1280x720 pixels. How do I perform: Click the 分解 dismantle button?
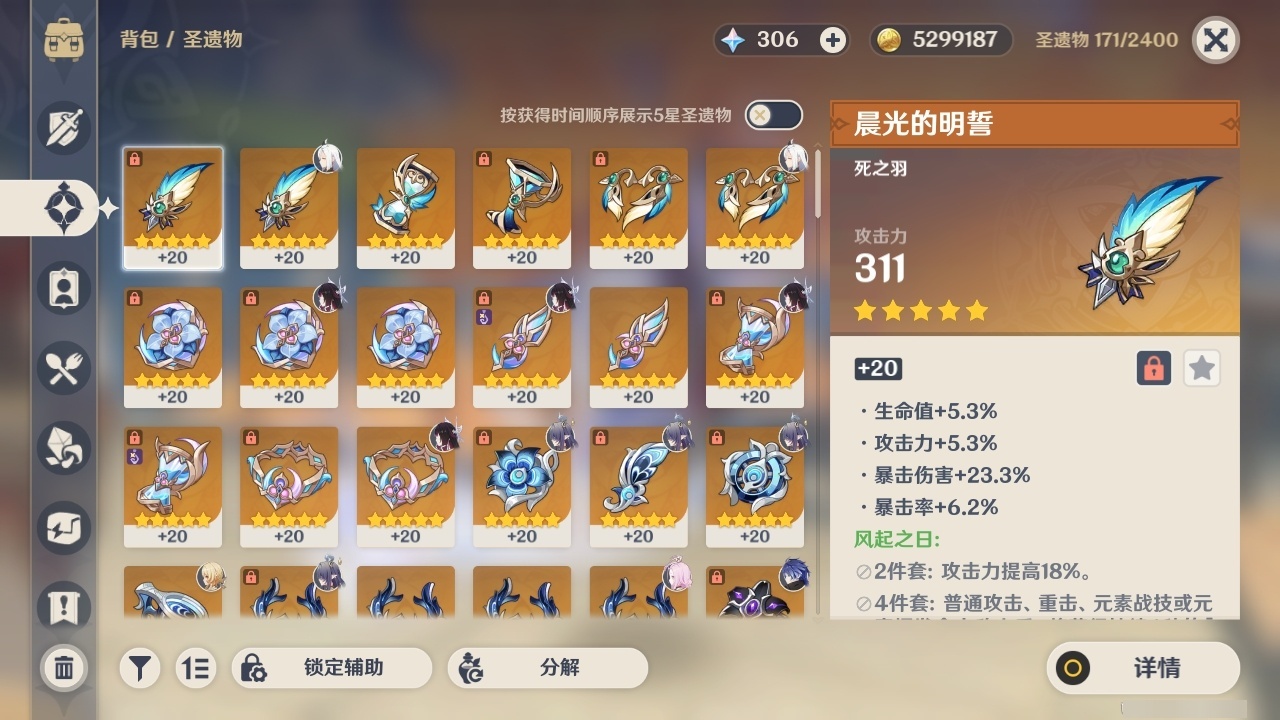pyautogui.click(x=548, y=668)
